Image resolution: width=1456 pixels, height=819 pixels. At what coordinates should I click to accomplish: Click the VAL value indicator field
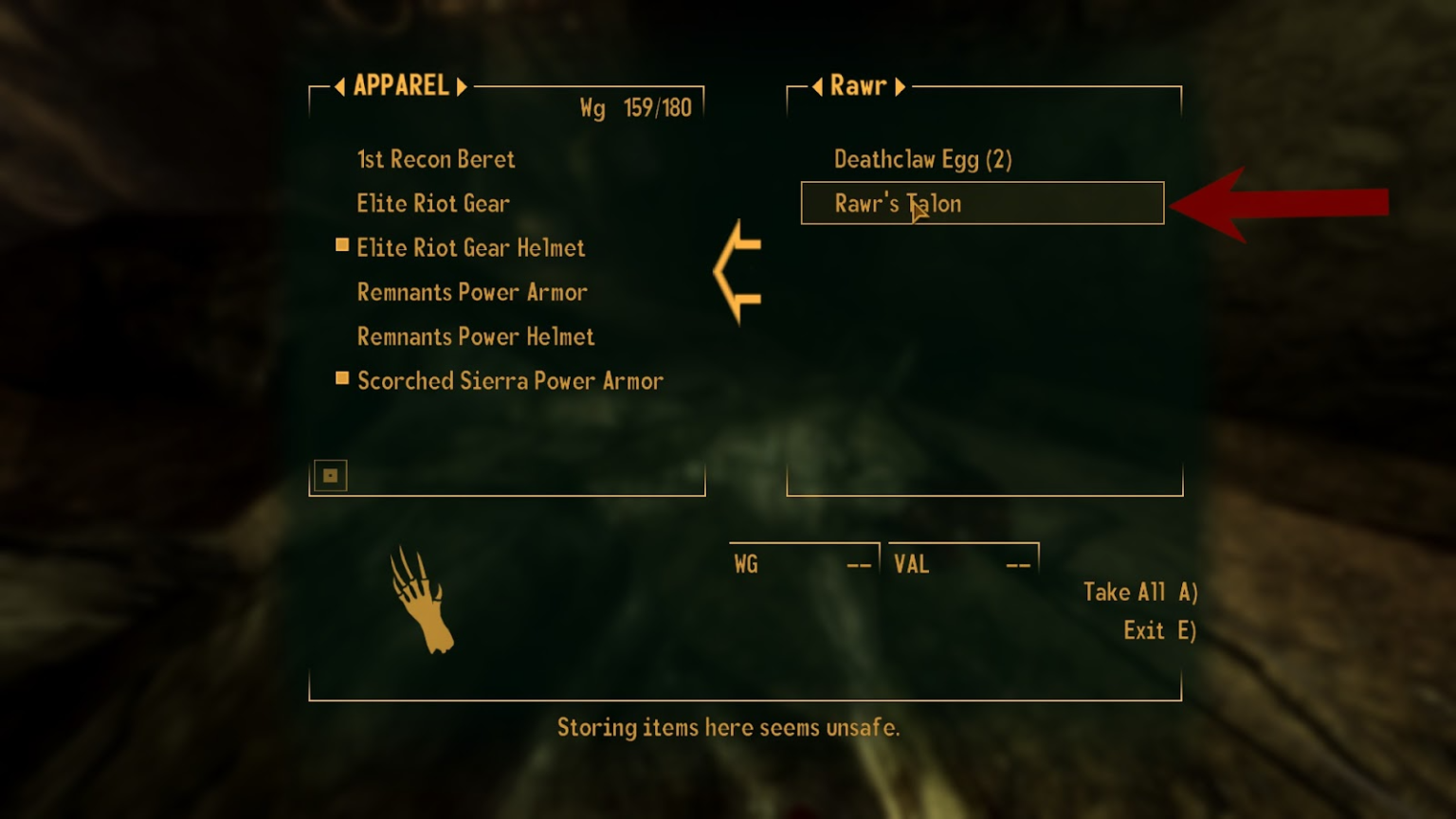[x=962, y=562]
